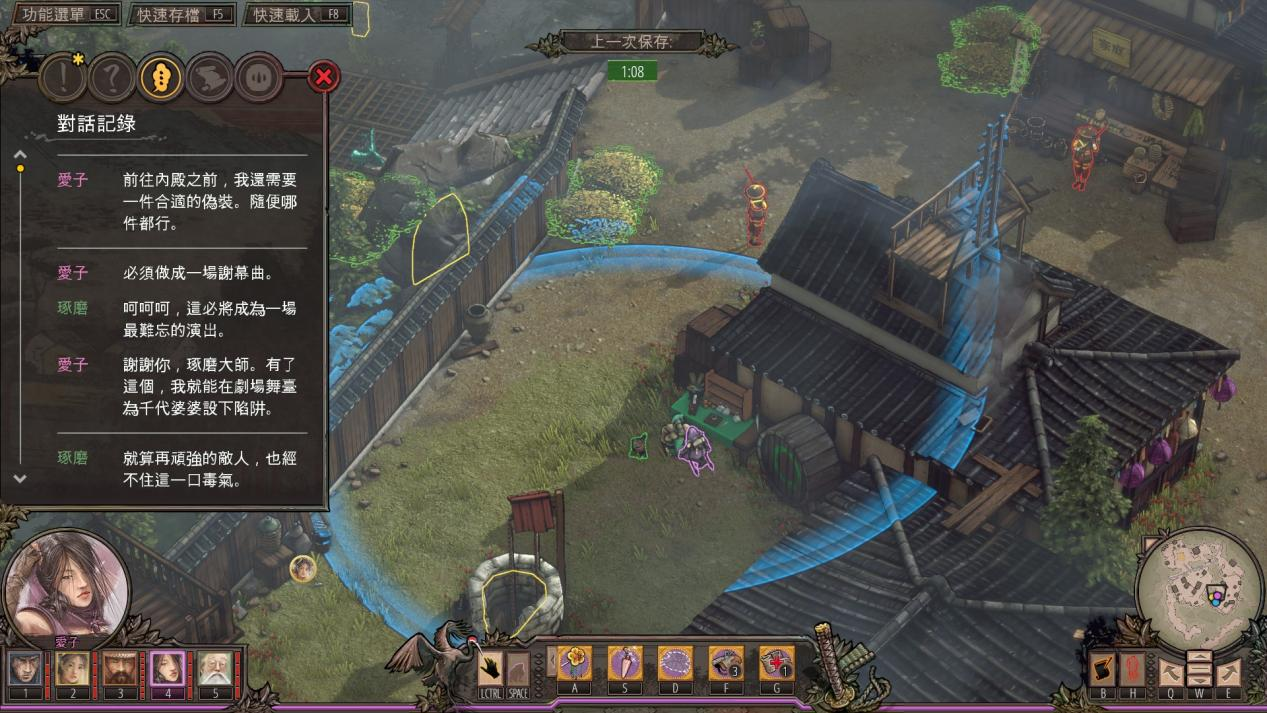
Task: Switch to the exclamation mark objectives tab
Action: tap(62, 76)
